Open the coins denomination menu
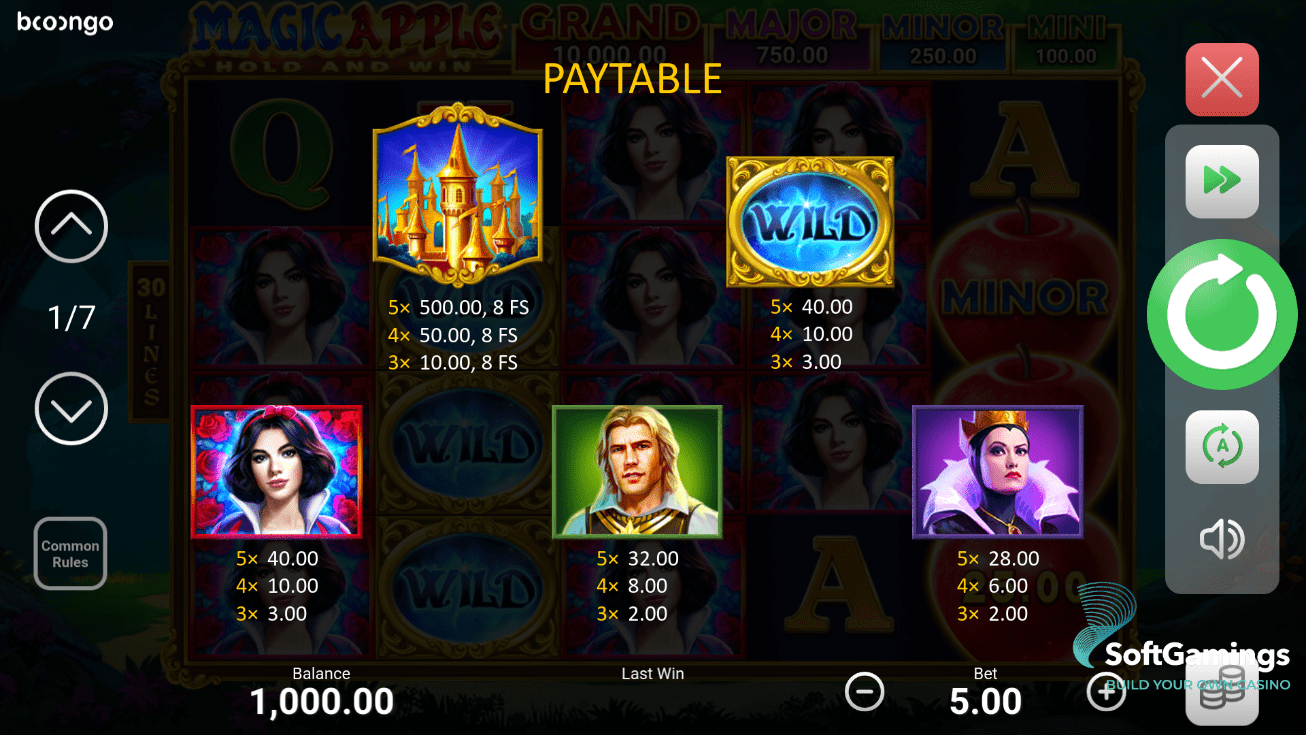This screenshot has width=1306, height=735. [1222, 690]
